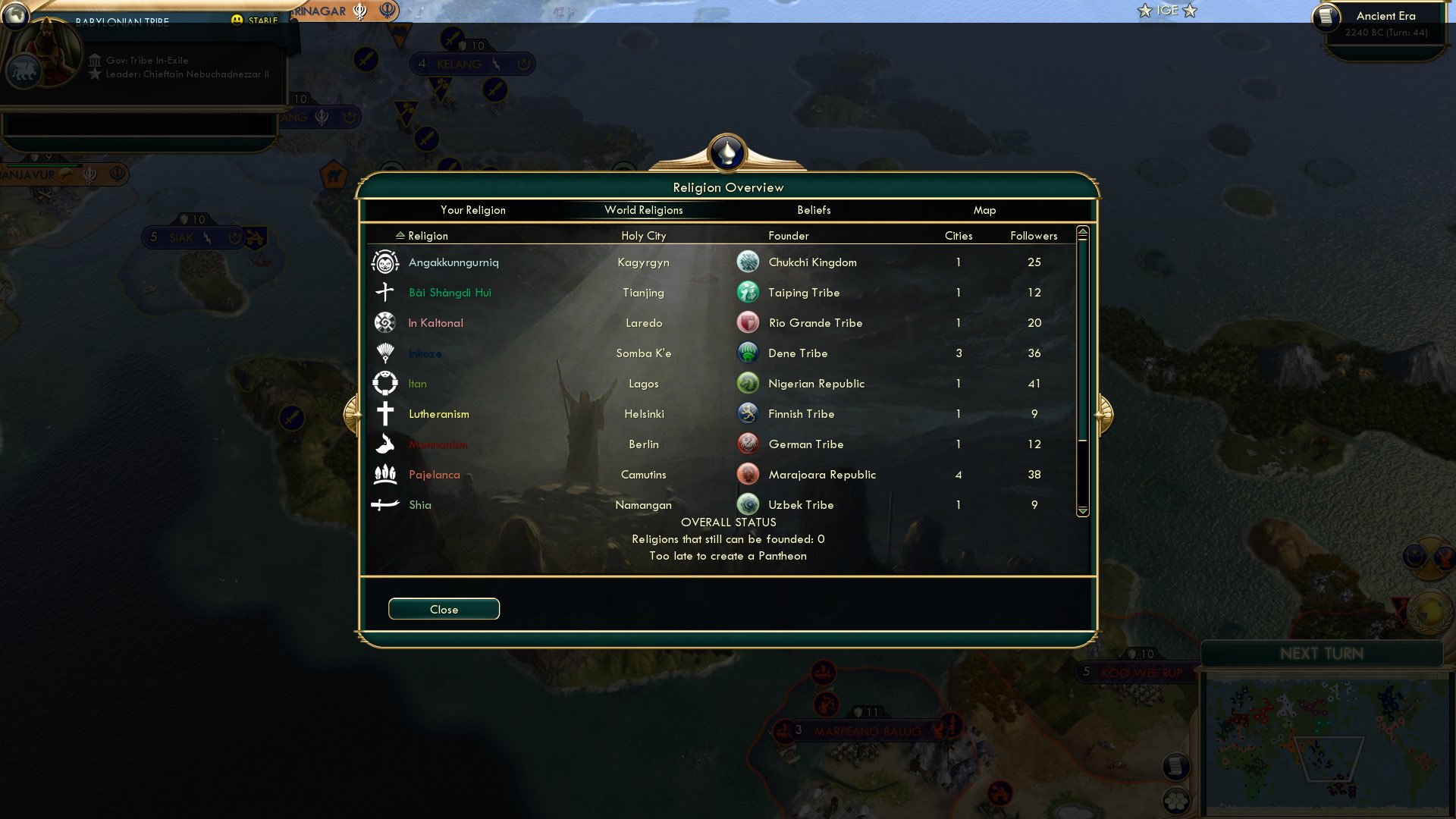Open the Map tab
This screenshot has width=1456, height=819.
(x=984, y=210)
